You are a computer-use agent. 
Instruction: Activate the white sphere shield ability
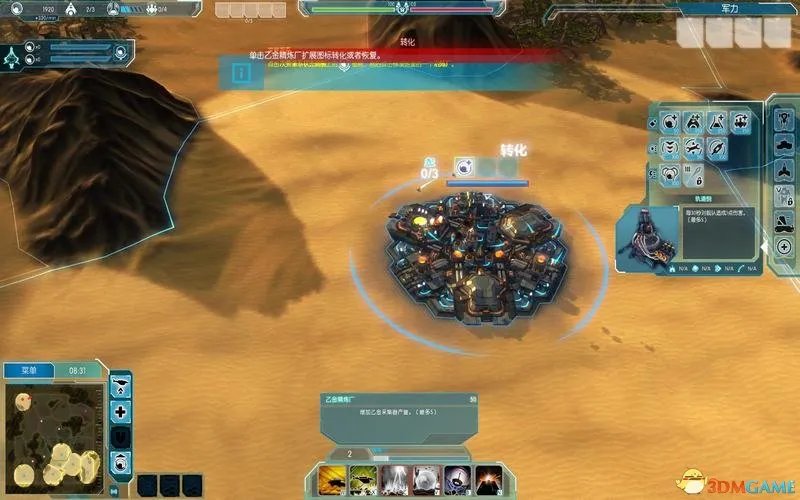coord(425,479)
